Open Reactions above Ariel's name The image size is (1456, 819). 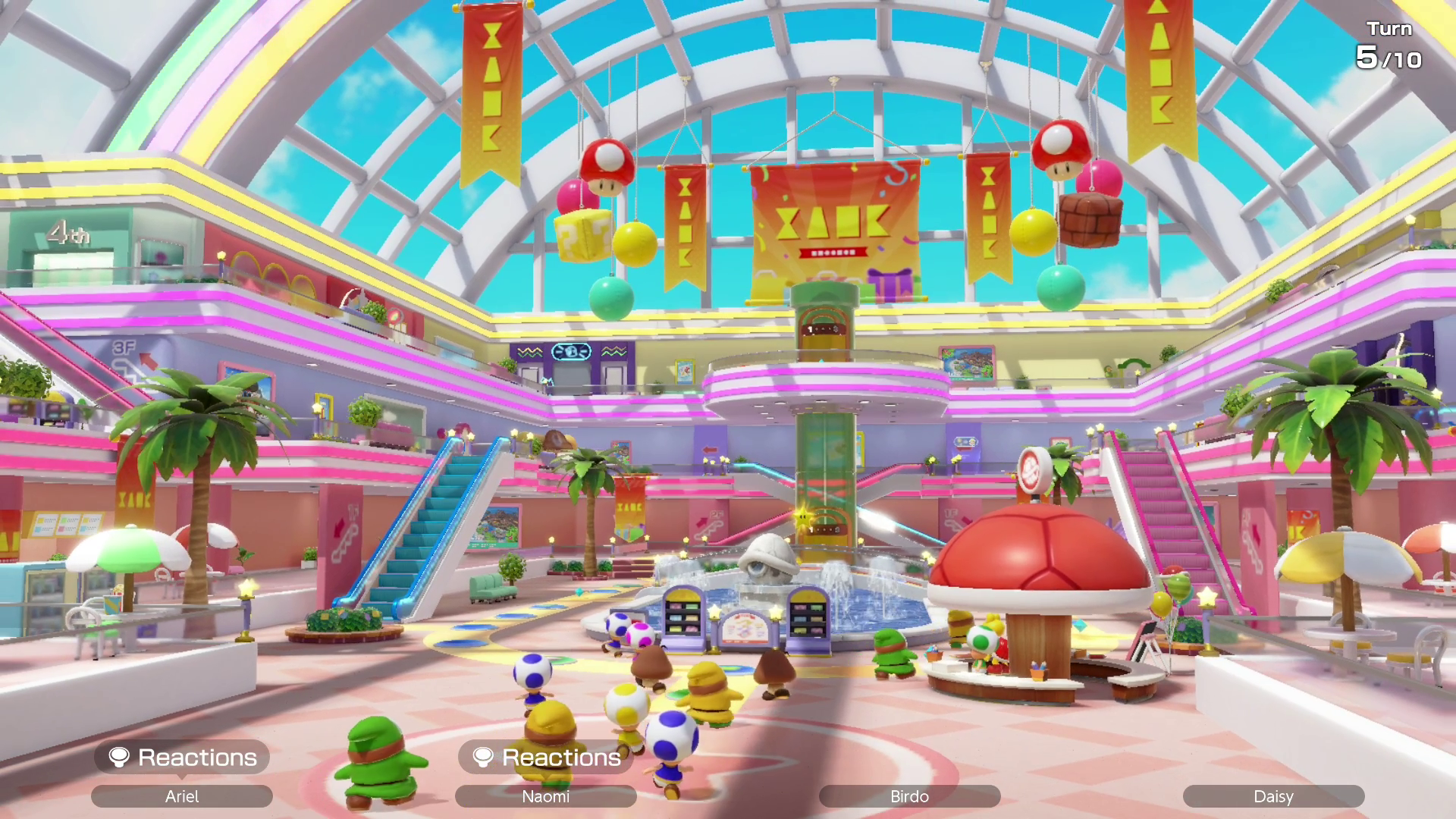182,757
